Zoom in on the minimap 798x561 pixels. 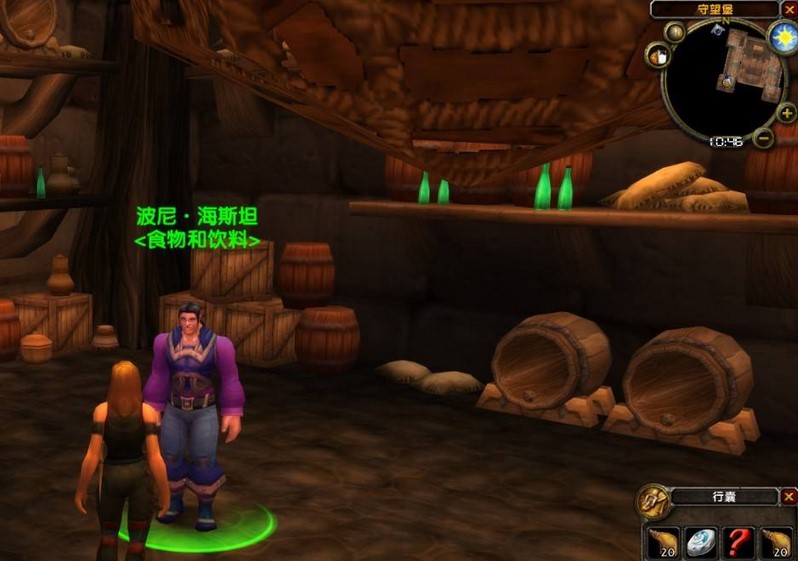[787, 114]
